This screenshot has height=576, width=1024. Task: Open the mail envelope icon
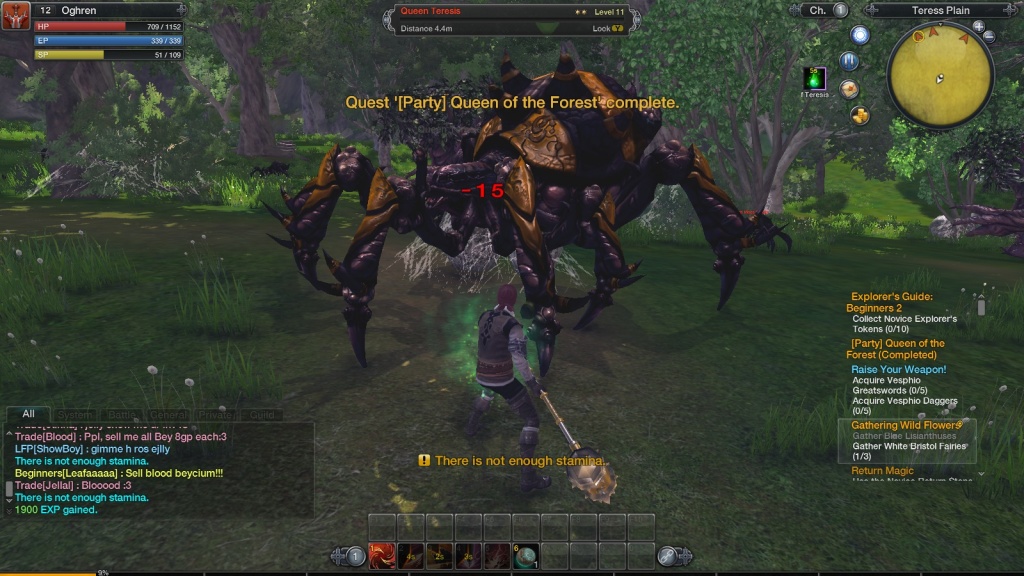coord(849,89)
